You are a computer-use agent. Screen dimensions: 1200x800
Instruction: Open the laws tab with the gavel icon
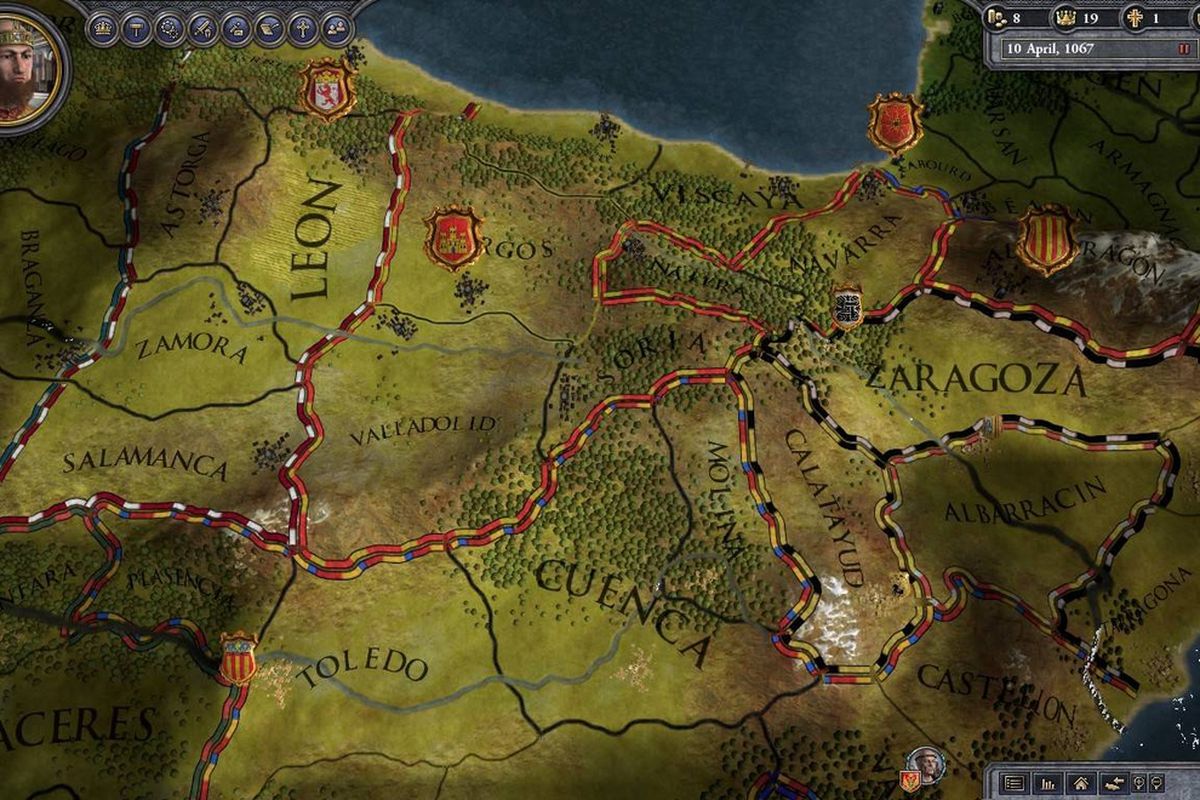tap(137, 27)
